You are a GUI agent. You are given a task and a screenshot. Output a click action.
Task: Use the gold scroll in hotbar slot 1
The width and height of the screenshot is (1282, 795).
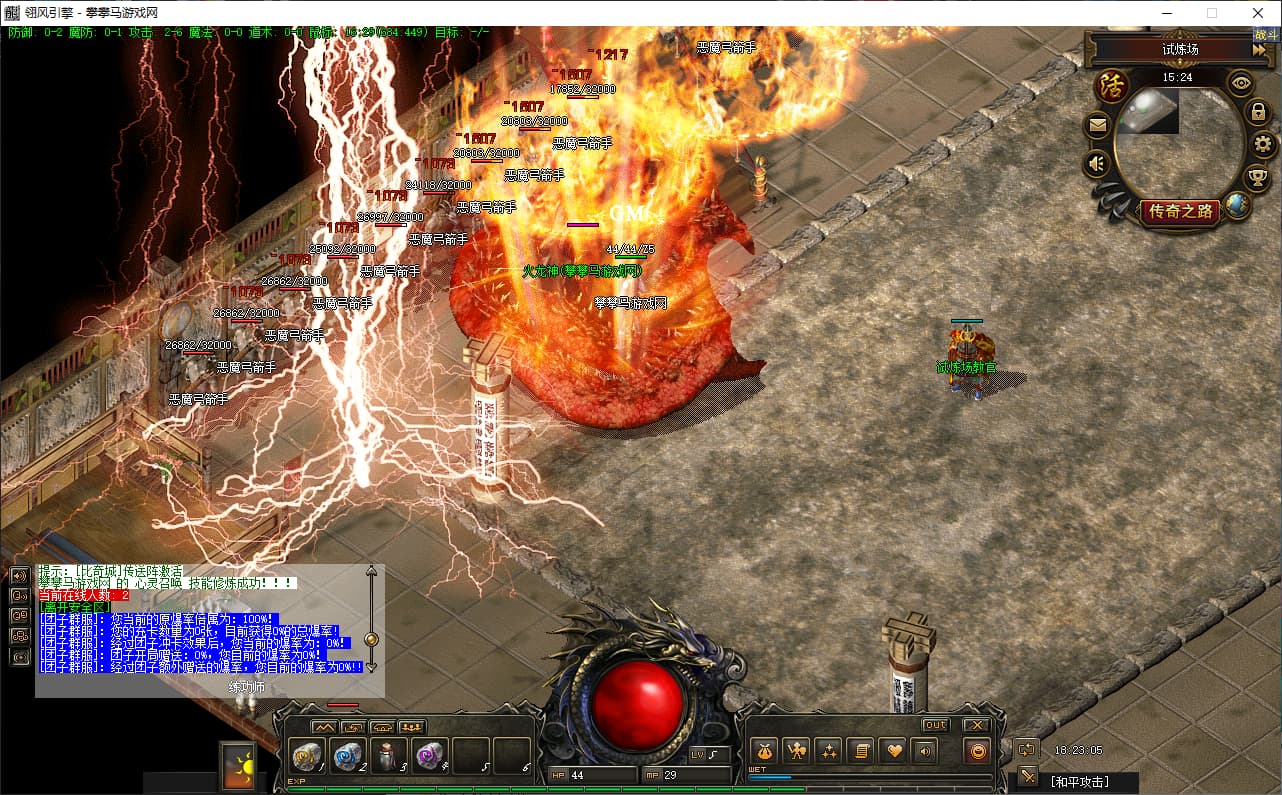[x=307, y=755]
